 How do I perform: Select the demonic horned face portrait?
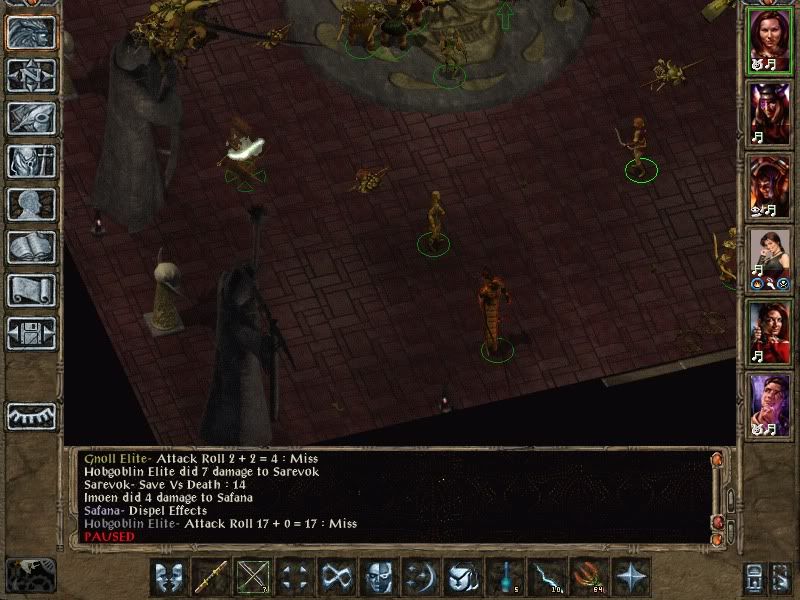[x=770, y=111]
